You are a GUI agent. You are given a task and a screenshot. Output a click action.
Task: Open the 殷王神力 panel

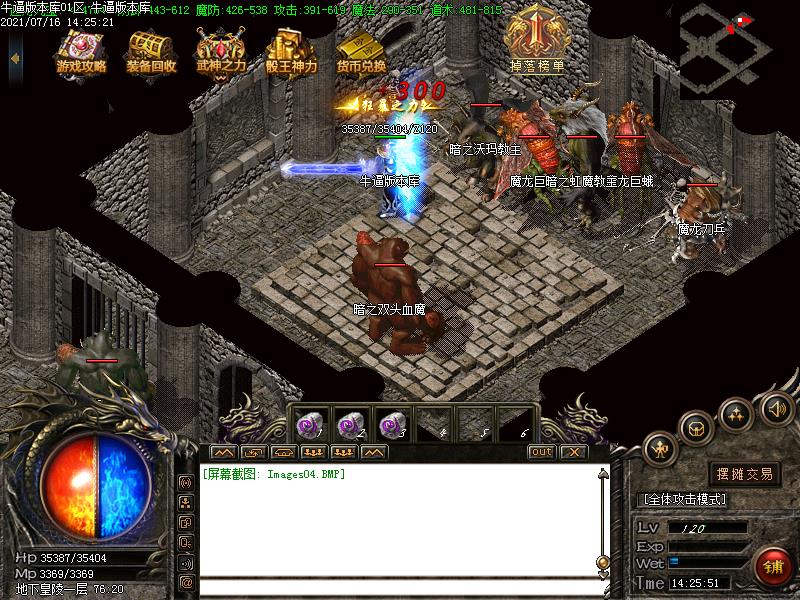[x=291, y=51]
